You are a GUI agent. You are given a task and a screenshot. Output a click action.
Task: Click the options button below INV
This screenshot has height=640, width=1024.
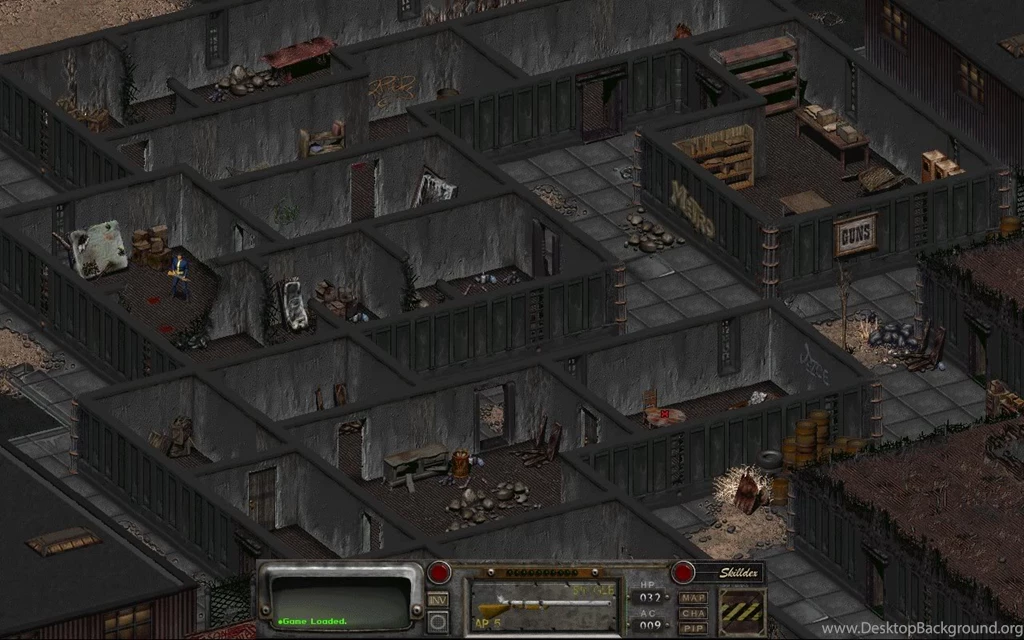click(x=437, y=621)
